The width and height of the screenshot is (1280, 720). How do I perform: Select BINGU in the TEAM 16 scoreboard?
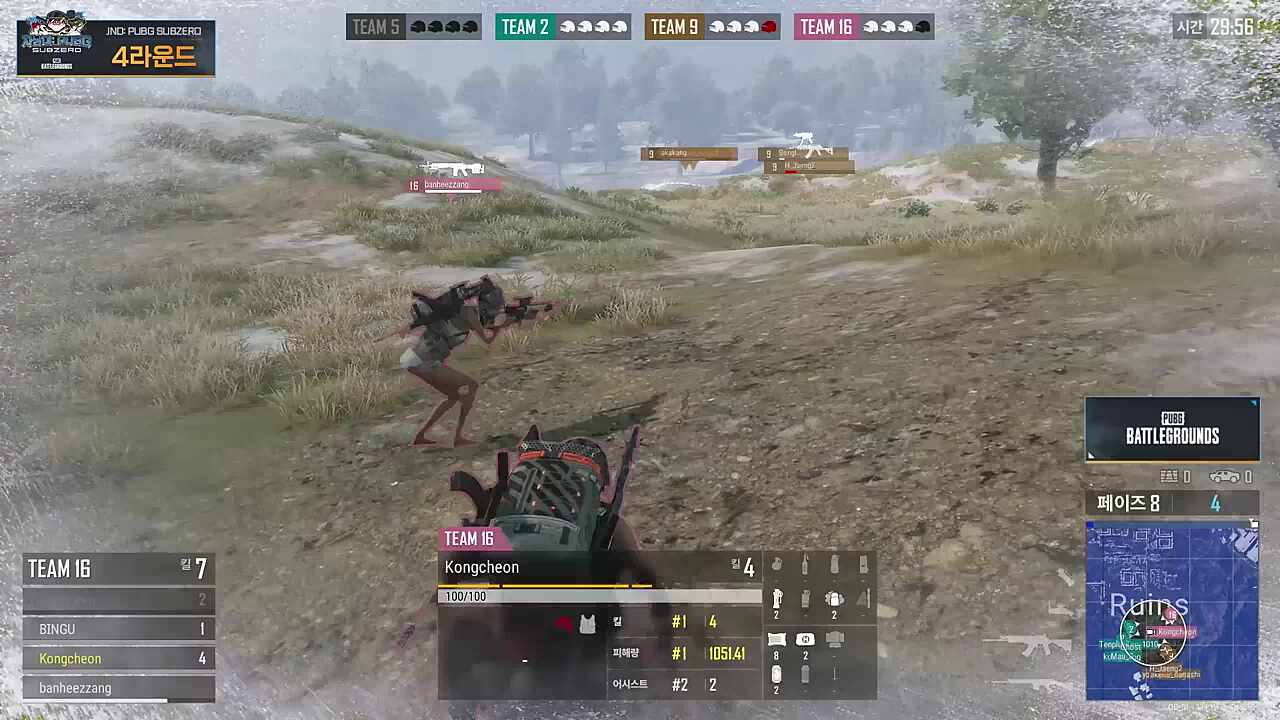(x=57, y=629)
